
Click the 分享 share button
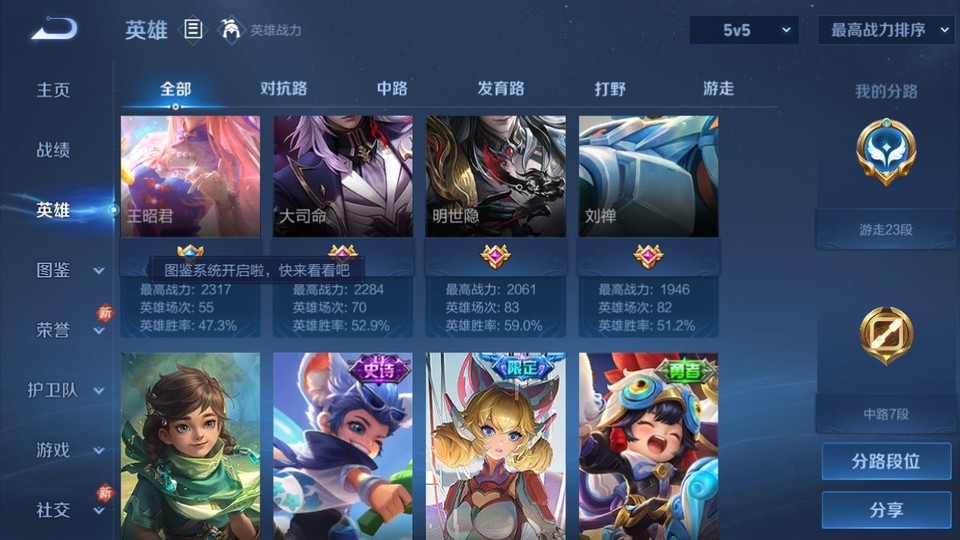[886, 510]
